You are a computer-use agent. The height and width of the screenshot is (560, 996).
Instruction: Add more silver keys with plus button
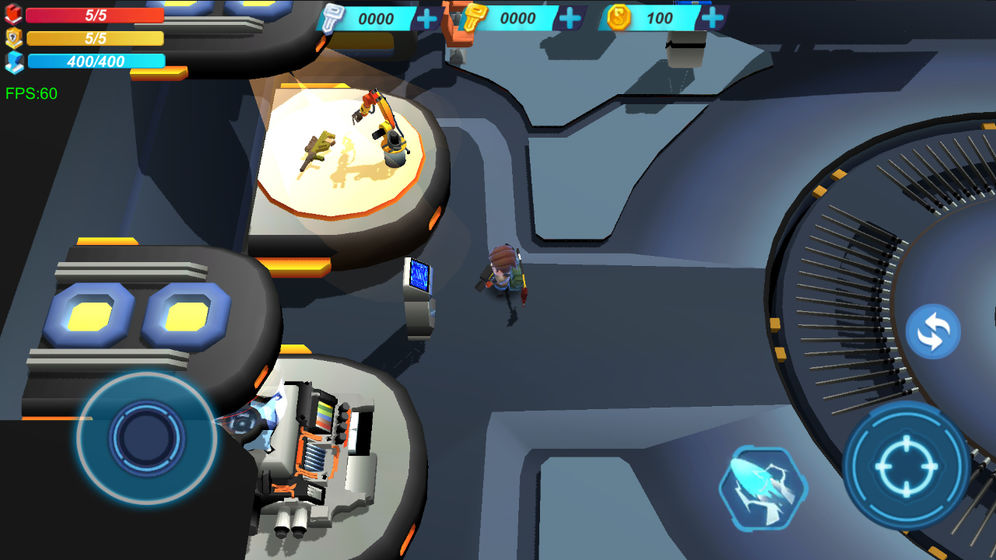click(x=427, y=18)
